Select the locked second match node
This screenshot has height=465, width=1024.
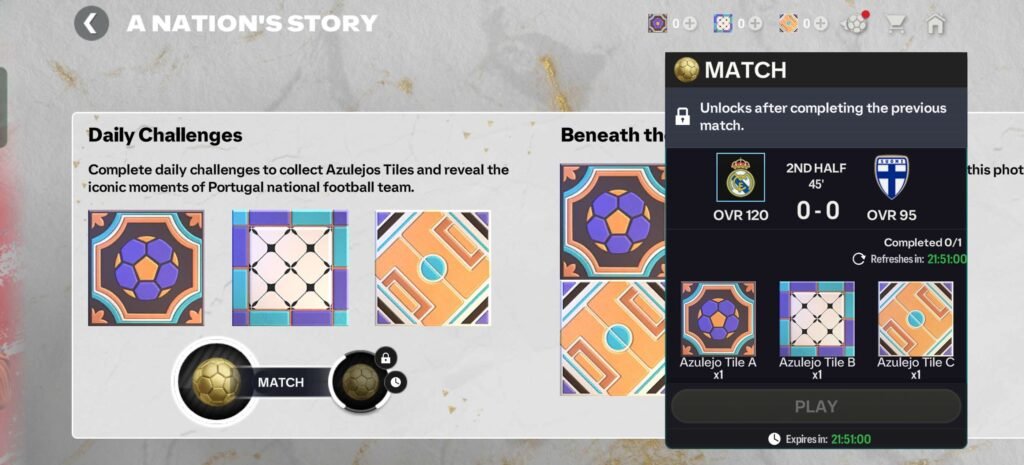click(358, 381)
